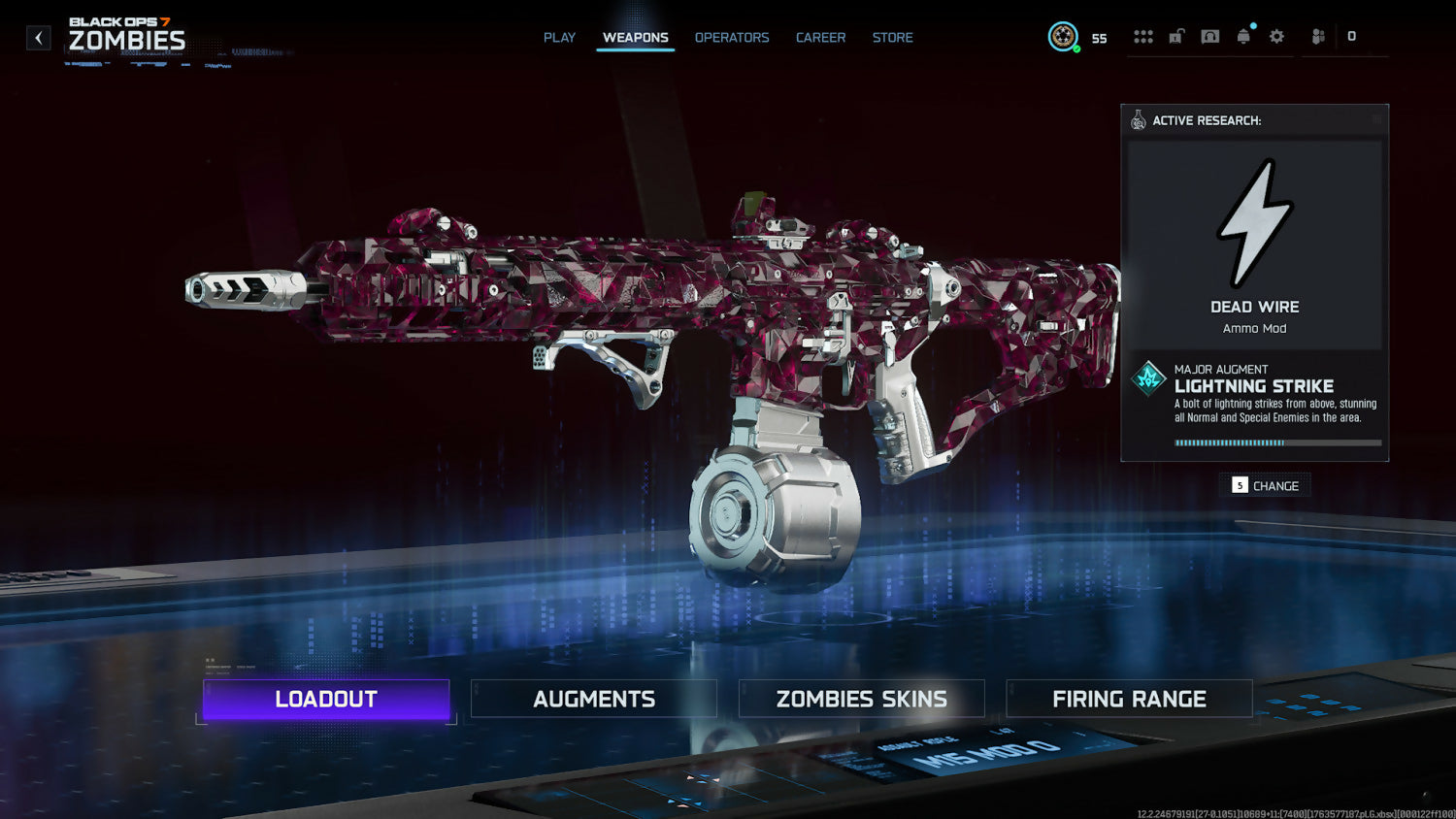Go back using the arrow button
The image size is (1456, 819).
tap(39, 38)
